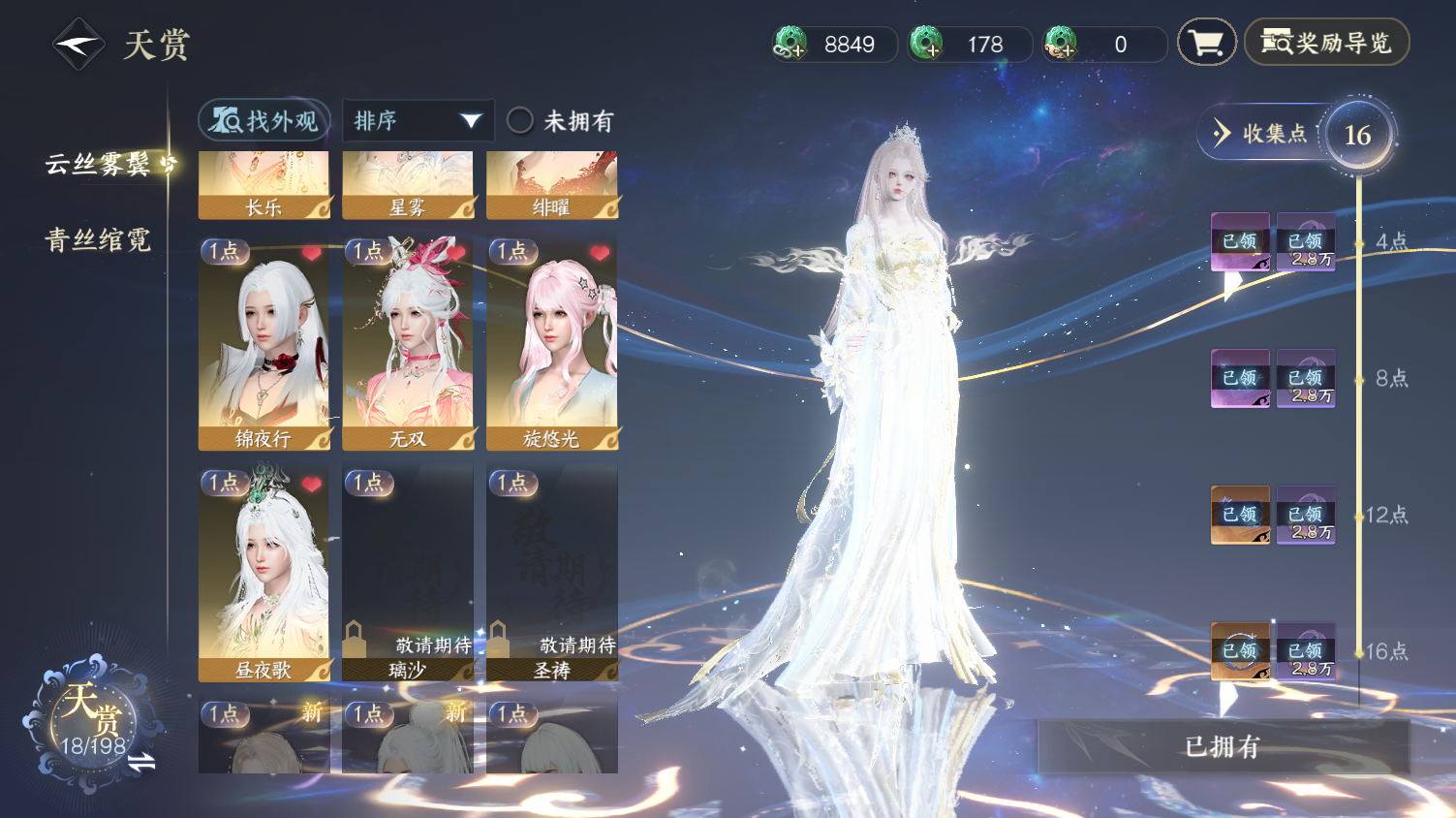Open the 奖励导览 reward guide
The height and width of the screenshot is (818, 1456).
(1326, 43)
